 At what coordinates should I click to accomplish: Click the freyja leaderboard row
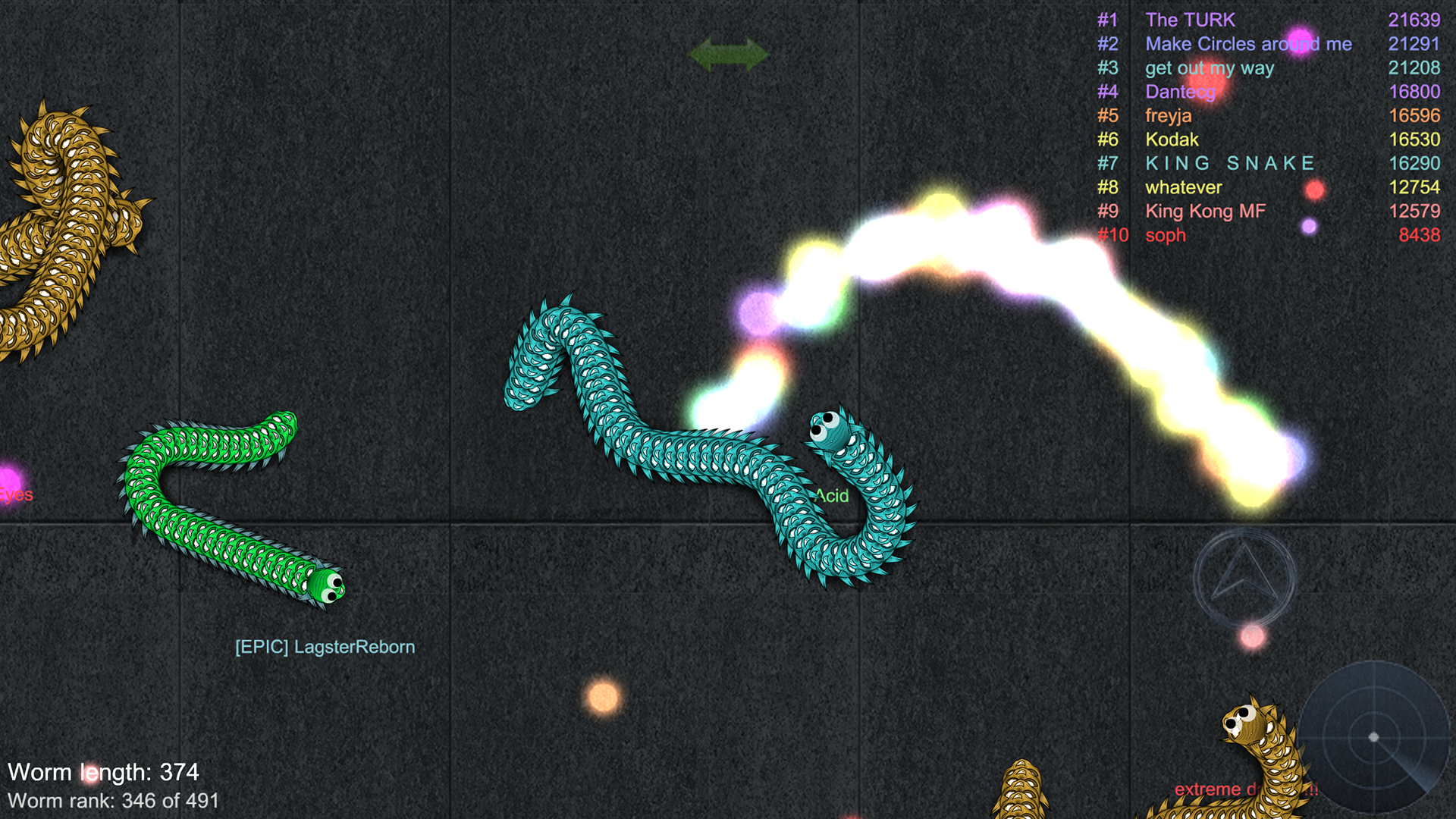tap(1169, 115)
